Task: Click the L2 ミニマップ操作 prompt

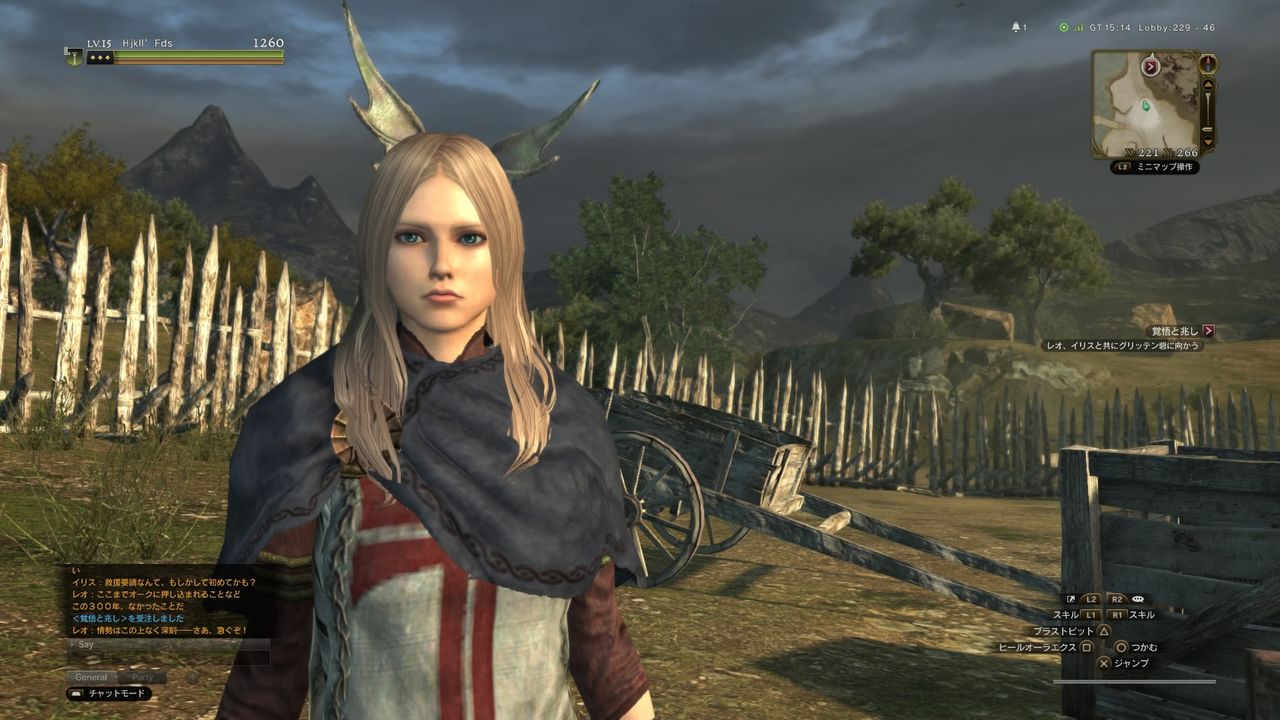Action: (1155, 165)
